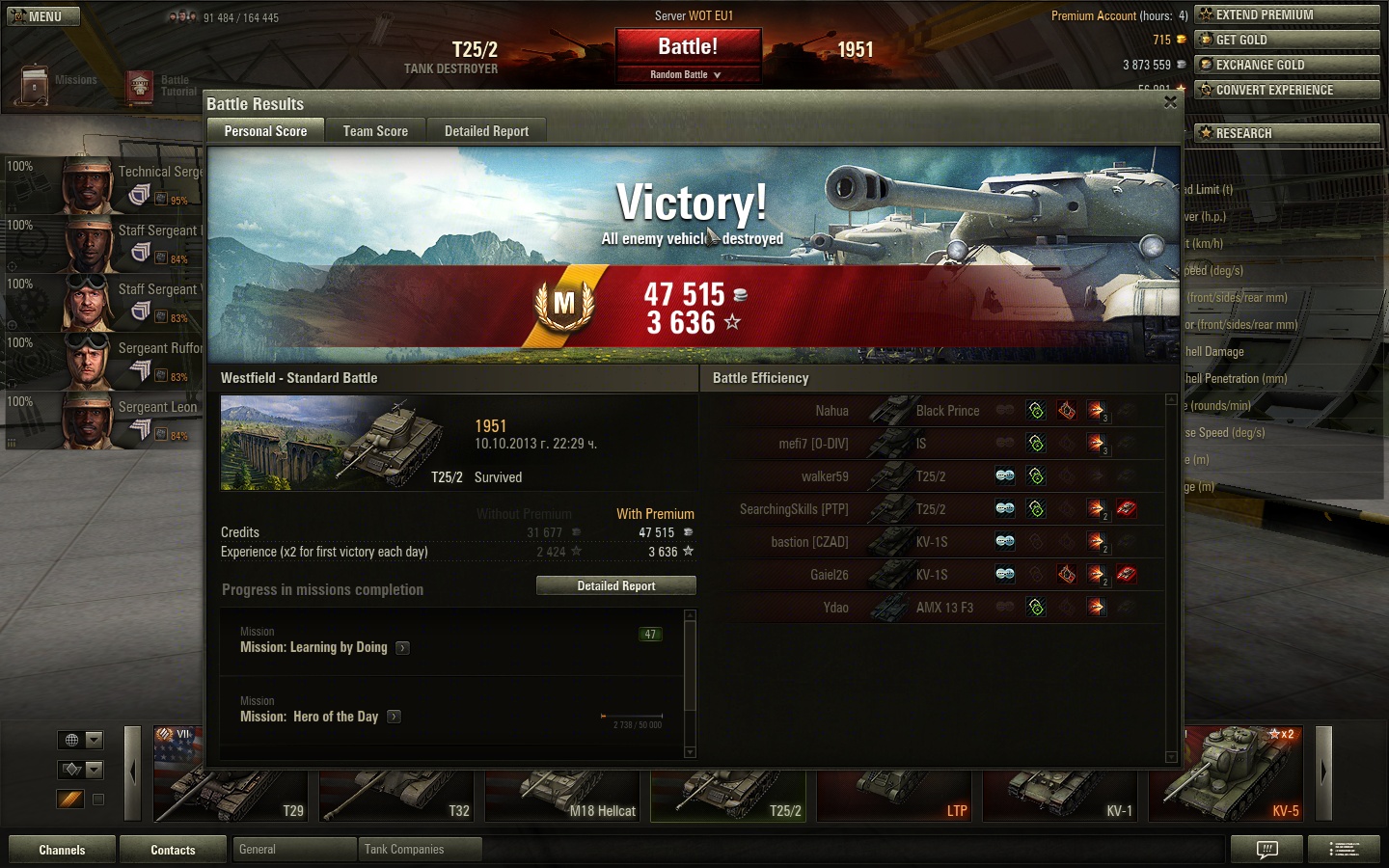Open the Random Battle mode dropdown
Viewport: 1389px width, 868px height.
687,74
